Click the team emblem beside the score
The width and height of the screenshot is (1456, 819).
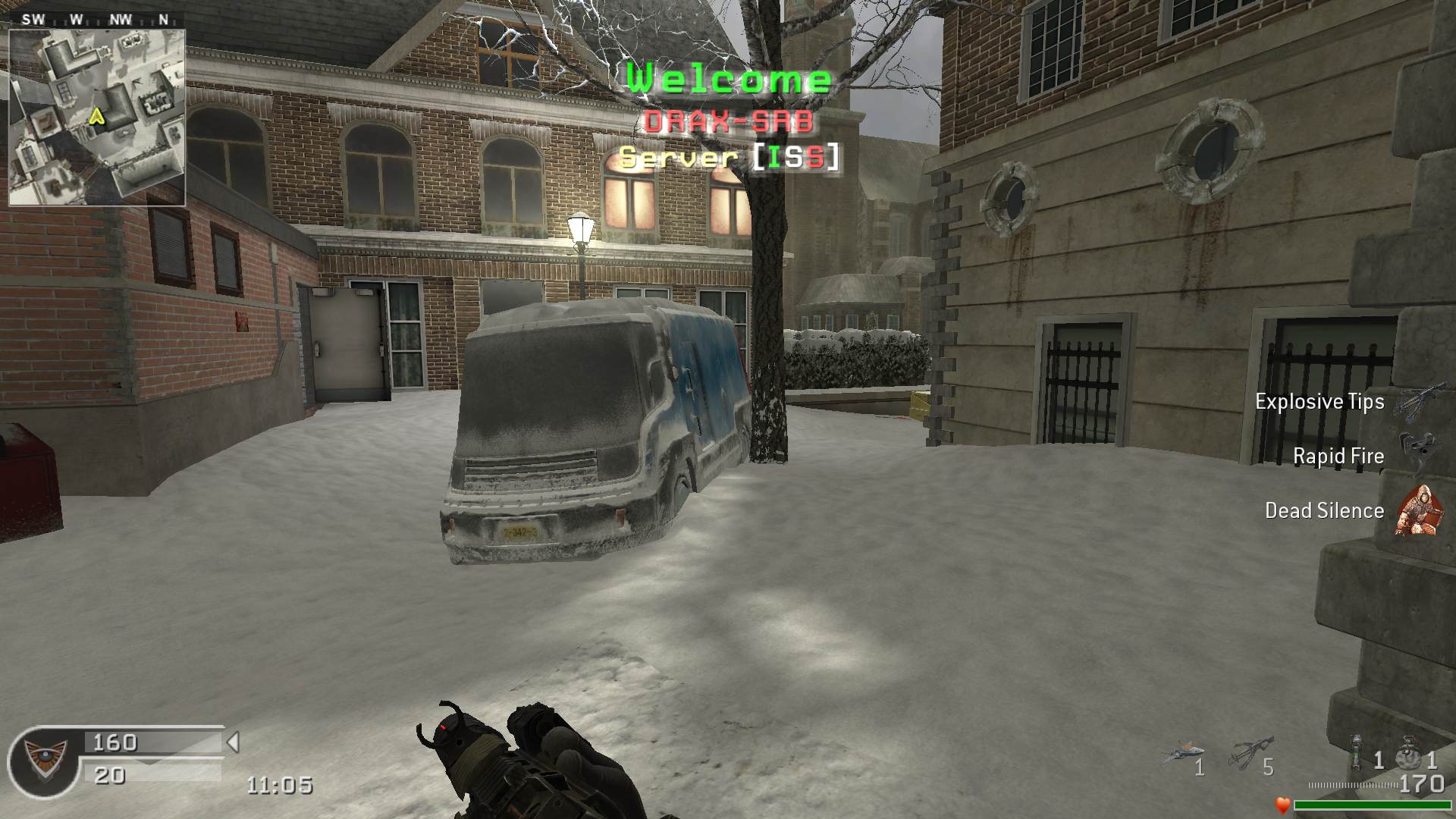click(42, 761)
